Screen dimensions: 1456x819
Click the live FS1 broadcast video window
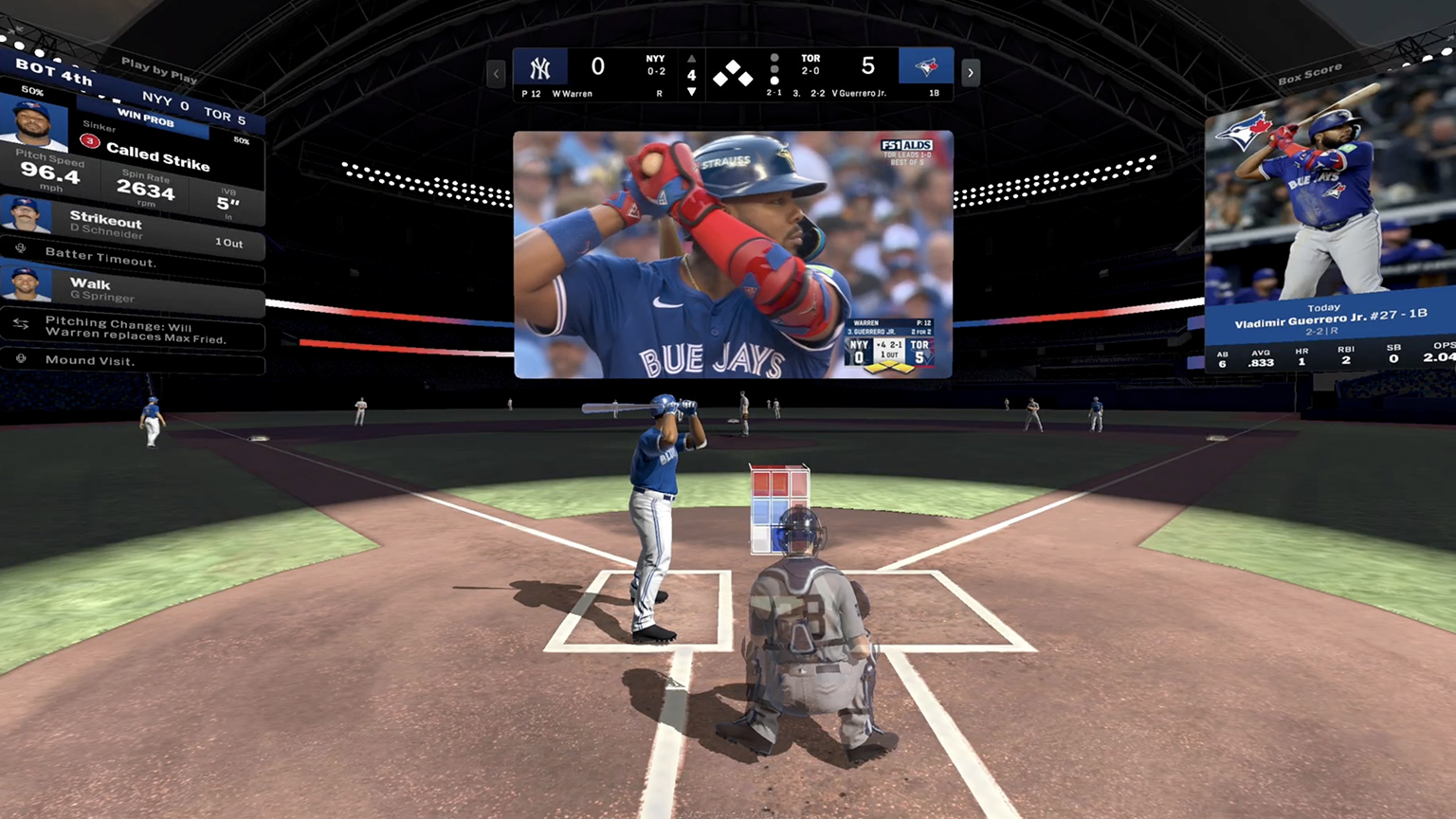click(x=733, y=254)
